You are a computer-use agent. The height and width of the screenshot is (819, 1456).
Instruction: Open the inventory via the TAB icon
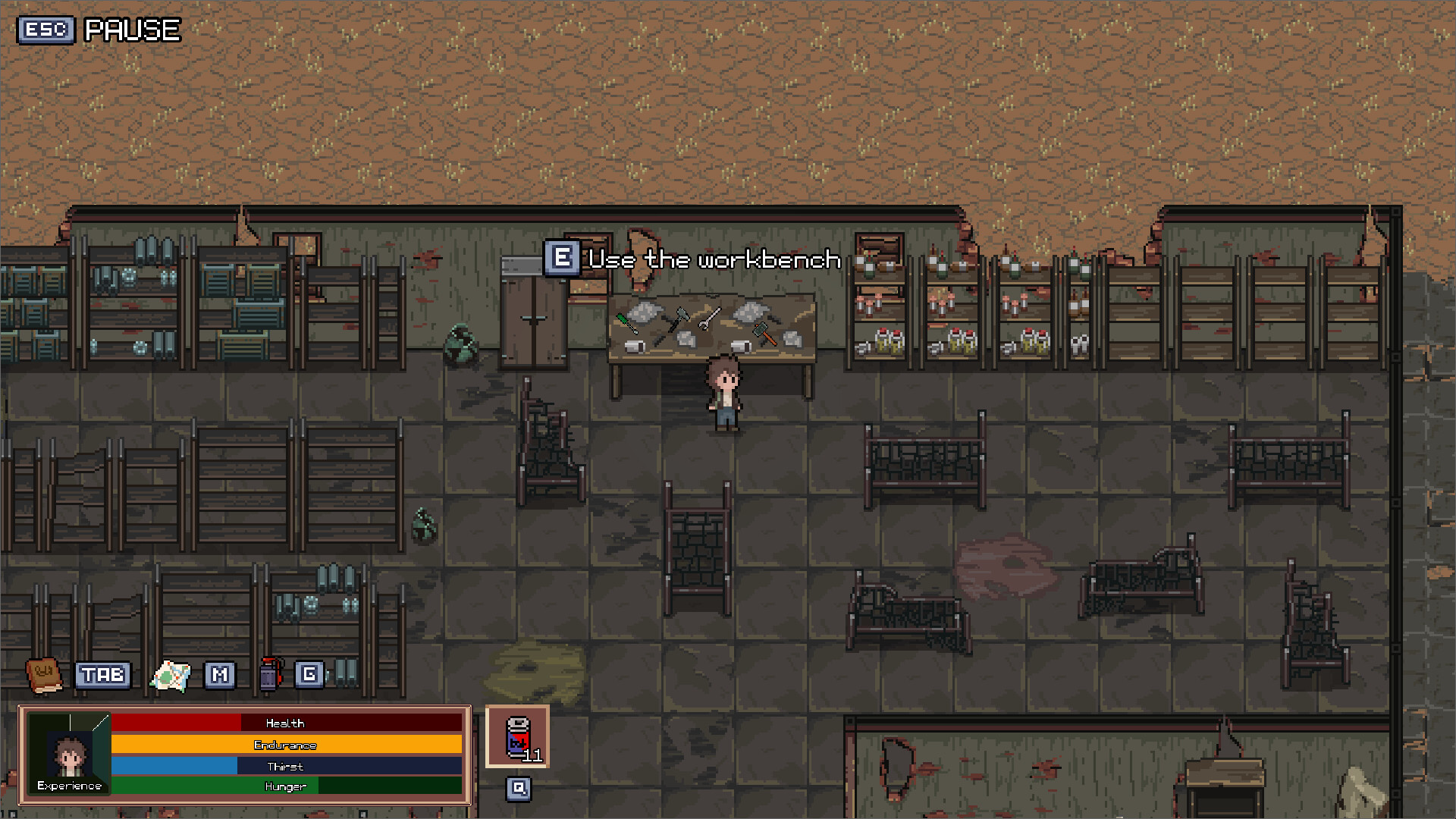(x=103, y=675)
